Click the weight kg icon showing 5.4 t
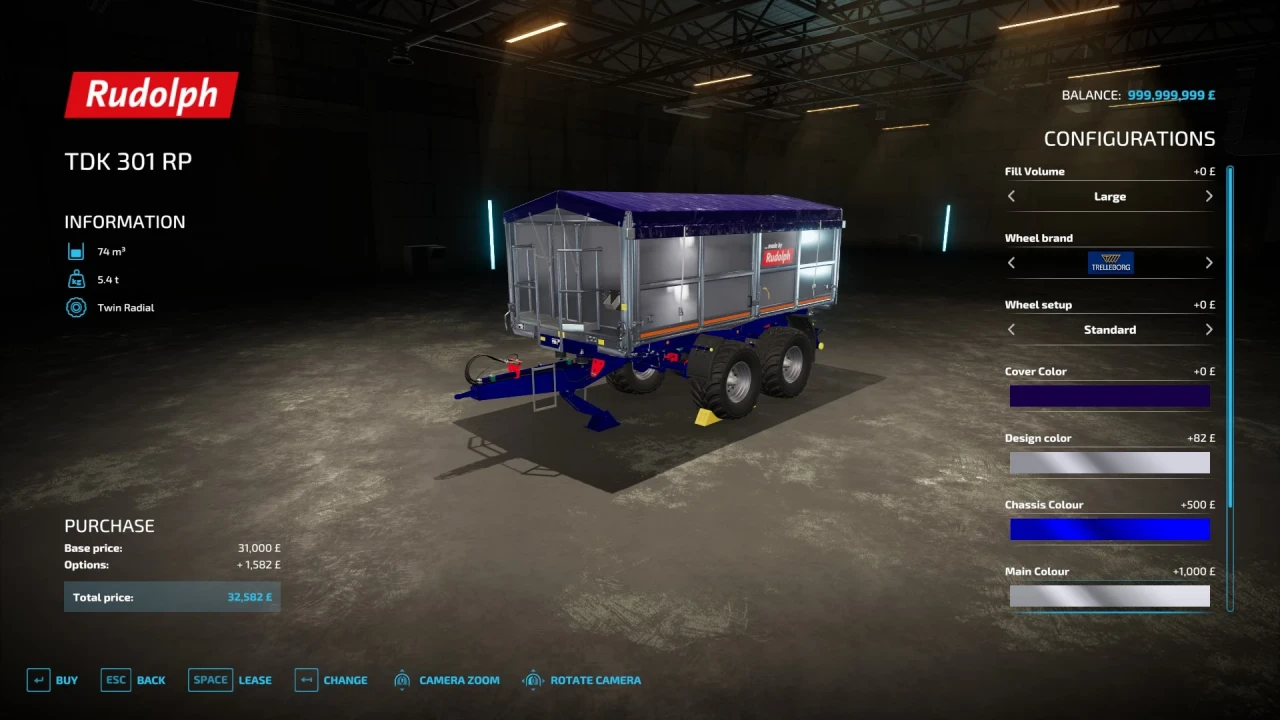 [x=76, y=279]
